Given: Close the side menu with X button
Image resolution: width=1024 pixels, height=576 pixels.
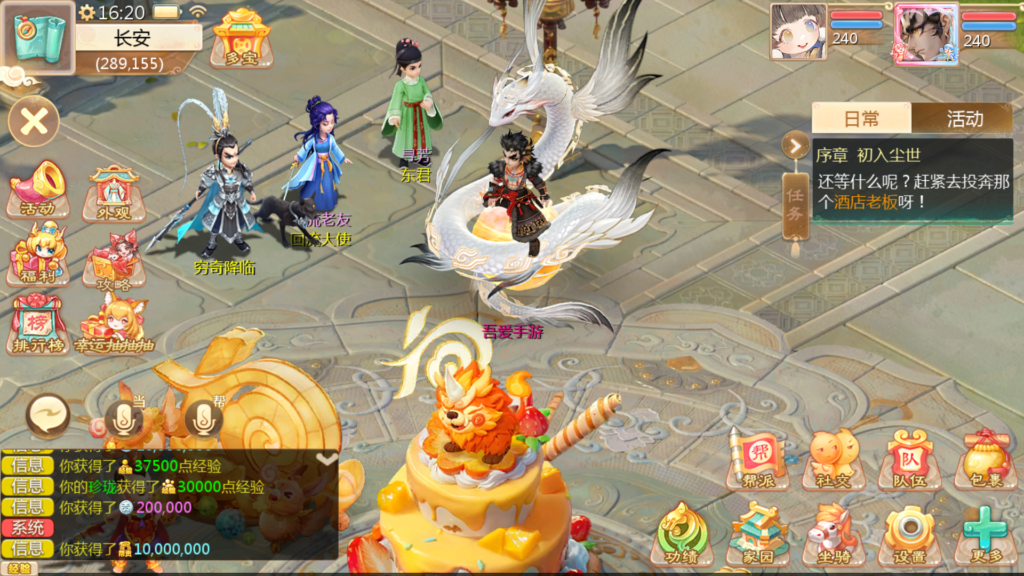Looking at the screenshot, I should pyautogui.click(x=34, y=122).
